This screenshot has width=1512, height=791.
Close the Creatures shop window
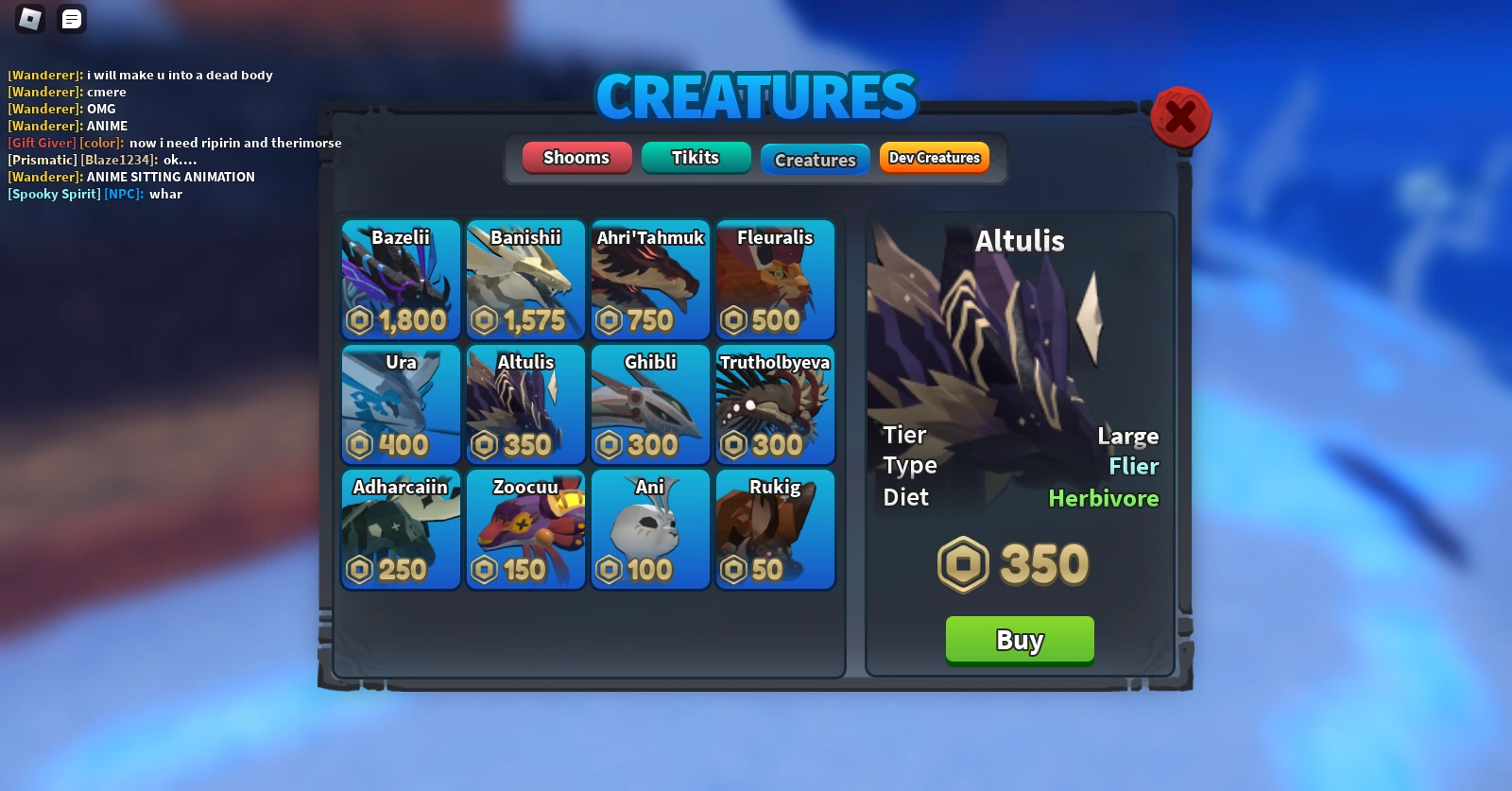tap(1180, 117)
